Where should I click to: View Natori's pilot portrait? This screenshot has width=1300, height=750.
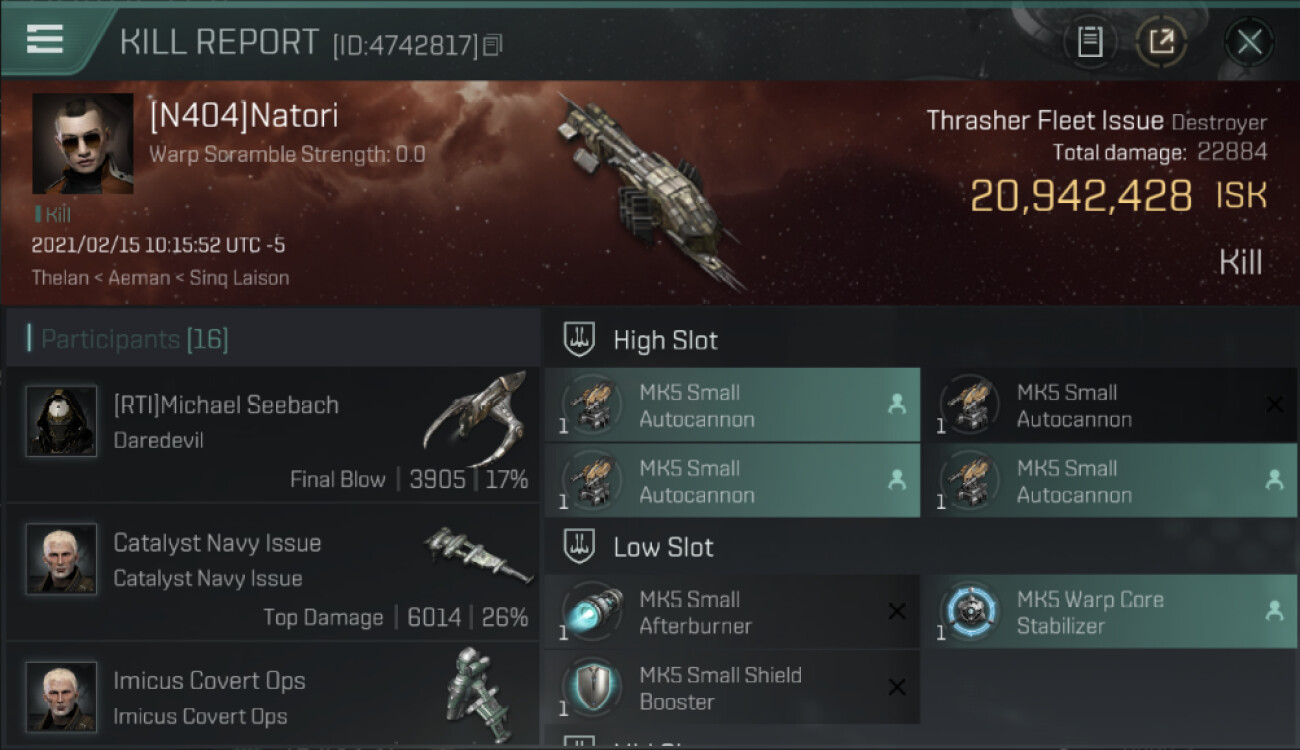pyautogui.click(x=82, y=143)
